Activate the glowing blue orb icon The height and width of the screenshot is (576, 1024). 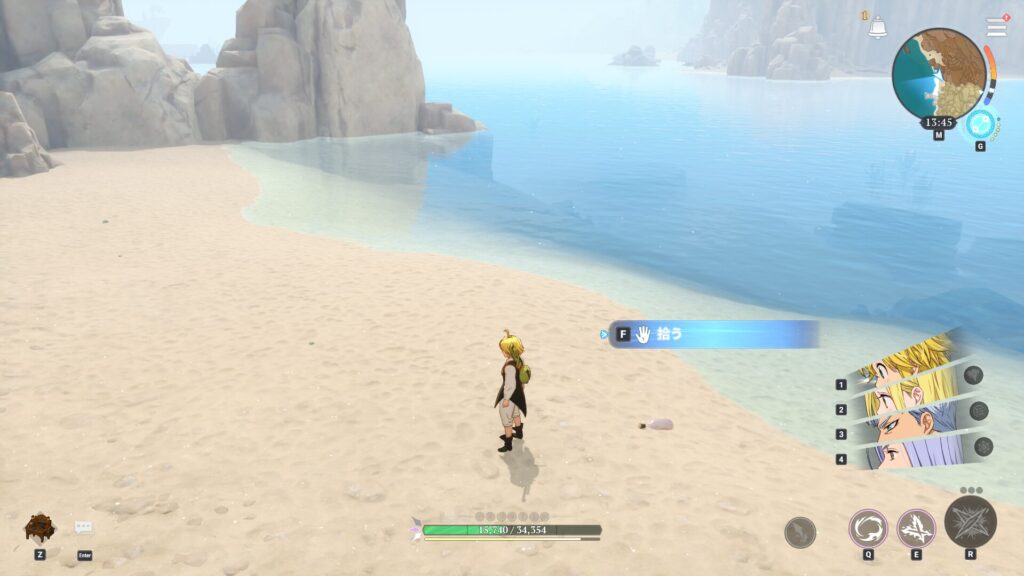point(981,125)
